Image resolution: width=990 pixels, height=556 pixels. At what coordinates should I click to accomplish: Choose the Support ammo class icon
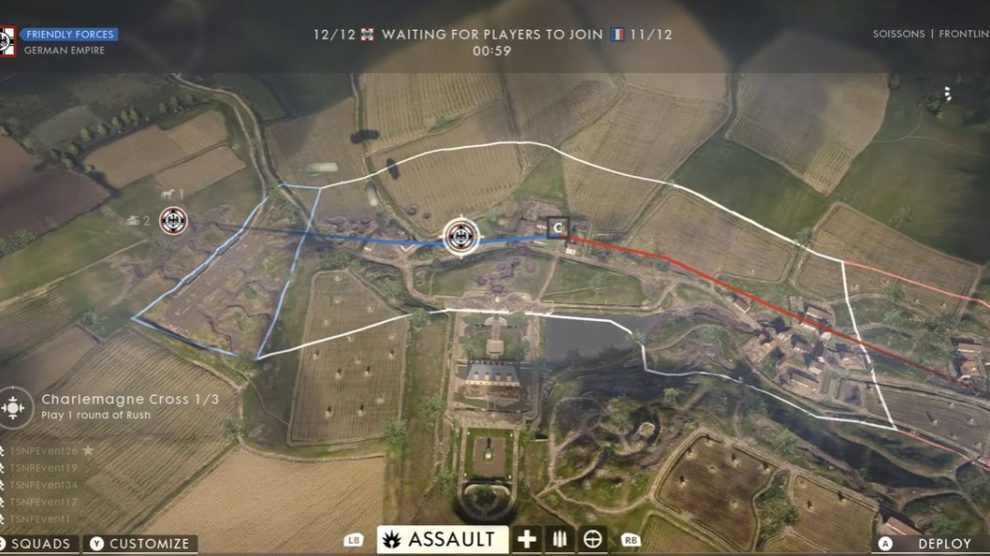(x=559, y=540)
